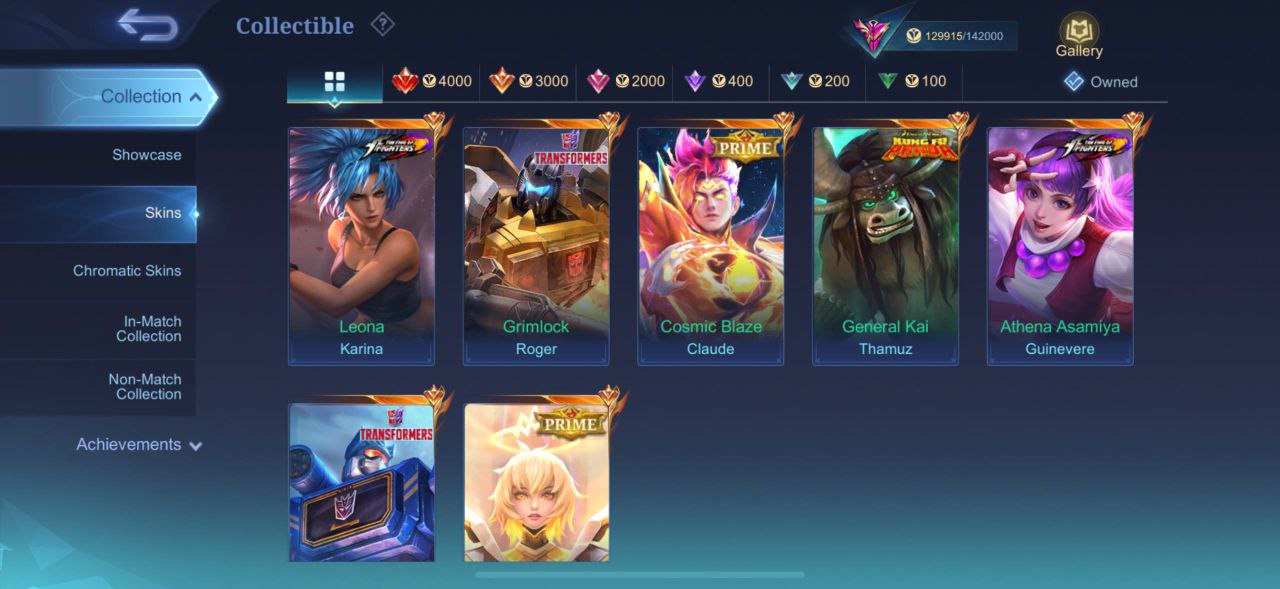Open the Gallery
1280x589 pixels.
pos(1079,36)
